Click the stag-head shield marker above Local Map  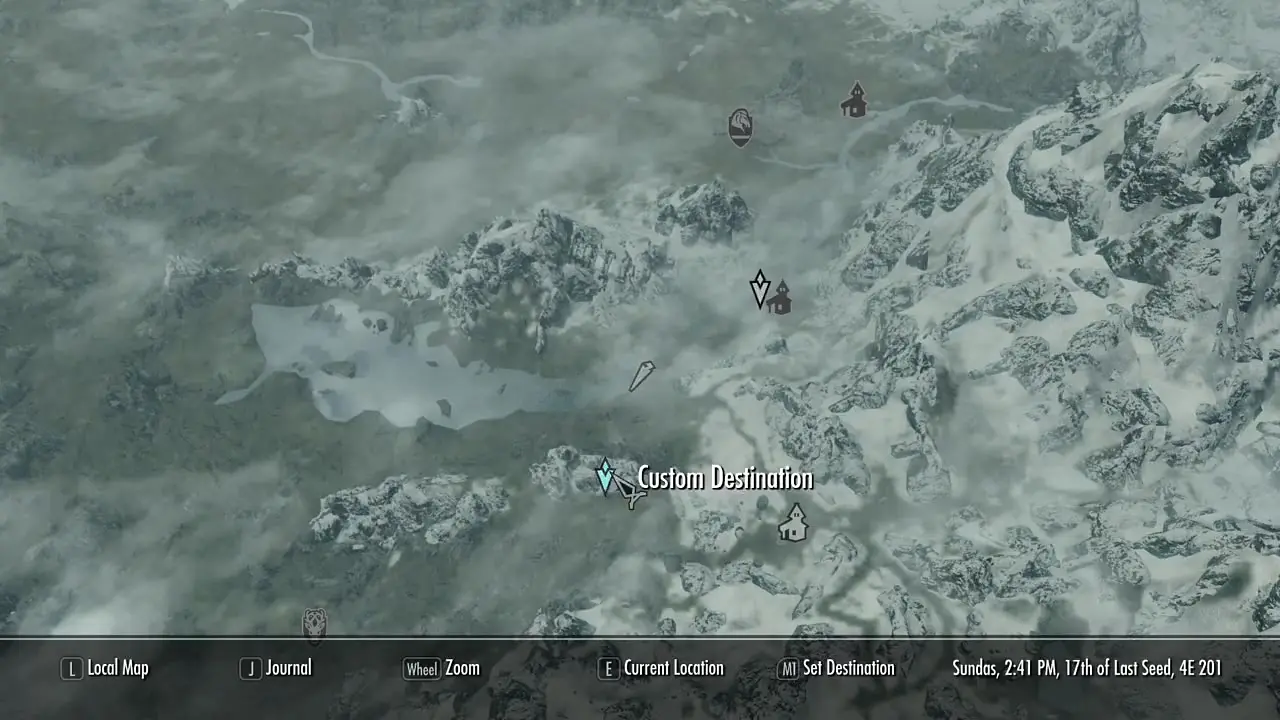(x=315, y=625)
